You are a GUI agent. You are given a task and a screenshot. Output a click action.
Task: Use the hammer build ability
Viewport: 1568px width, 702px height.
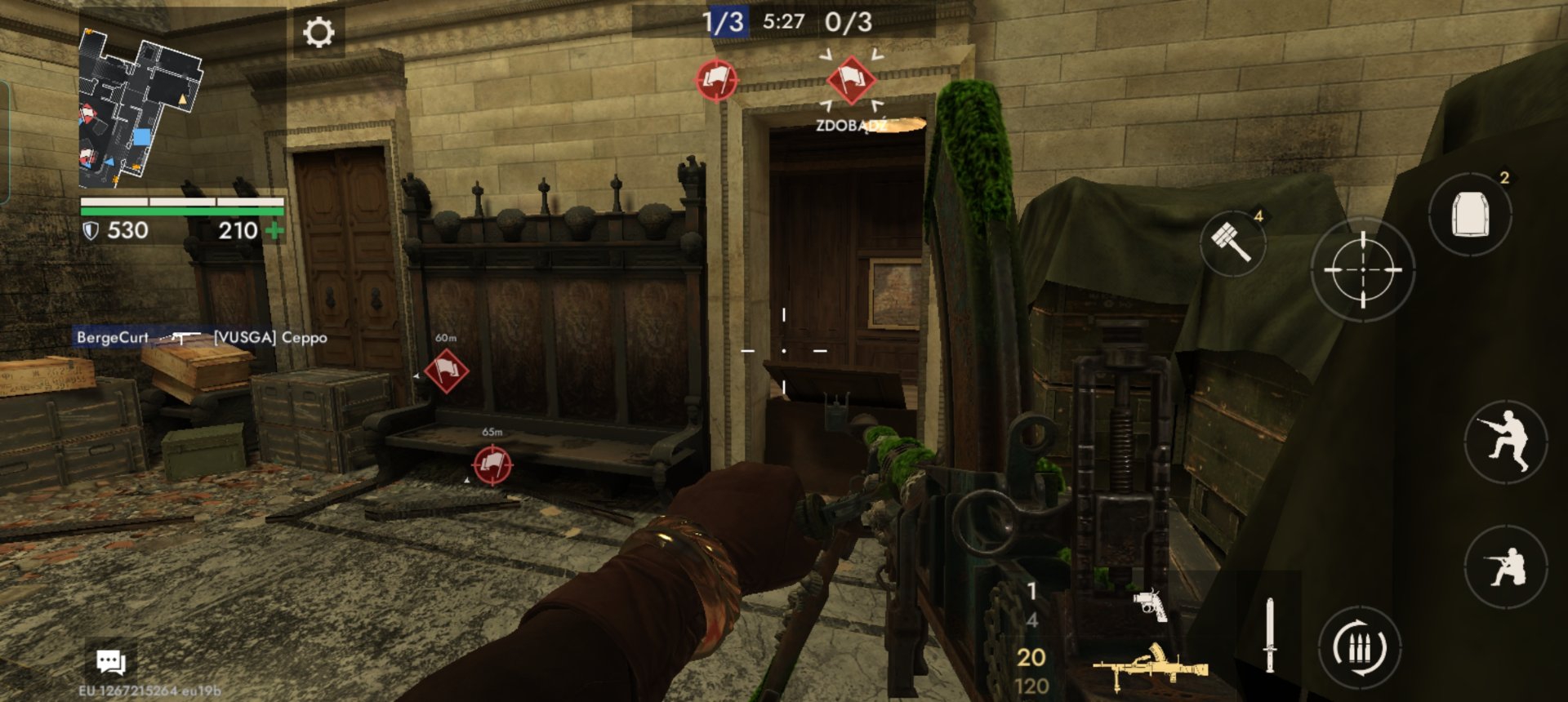click(x=1232, y=242)
